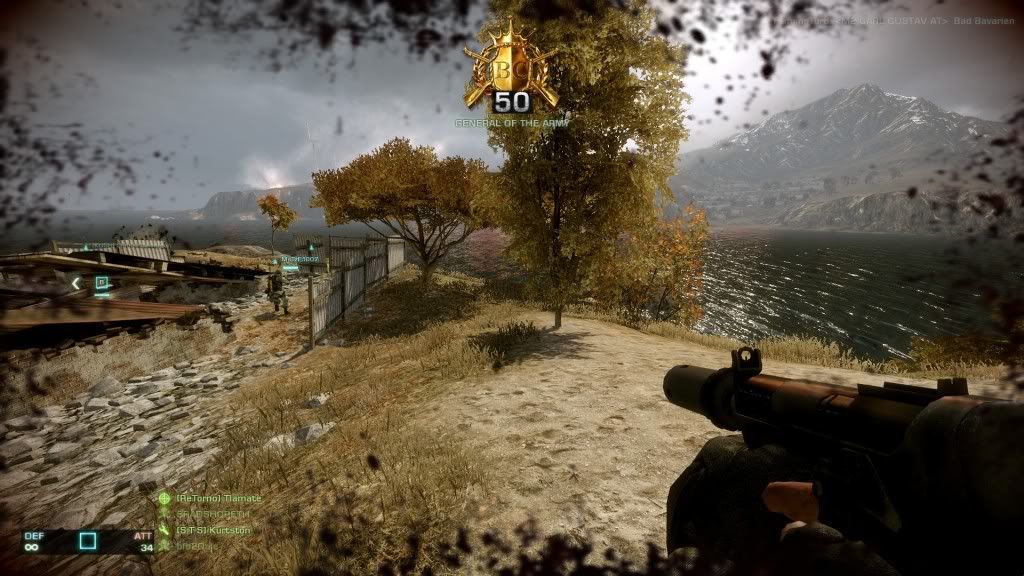Screen dimensions: 1024x576
Task: Click the square objective icon between DEF and ATT
Action: [x=88, y=541]
